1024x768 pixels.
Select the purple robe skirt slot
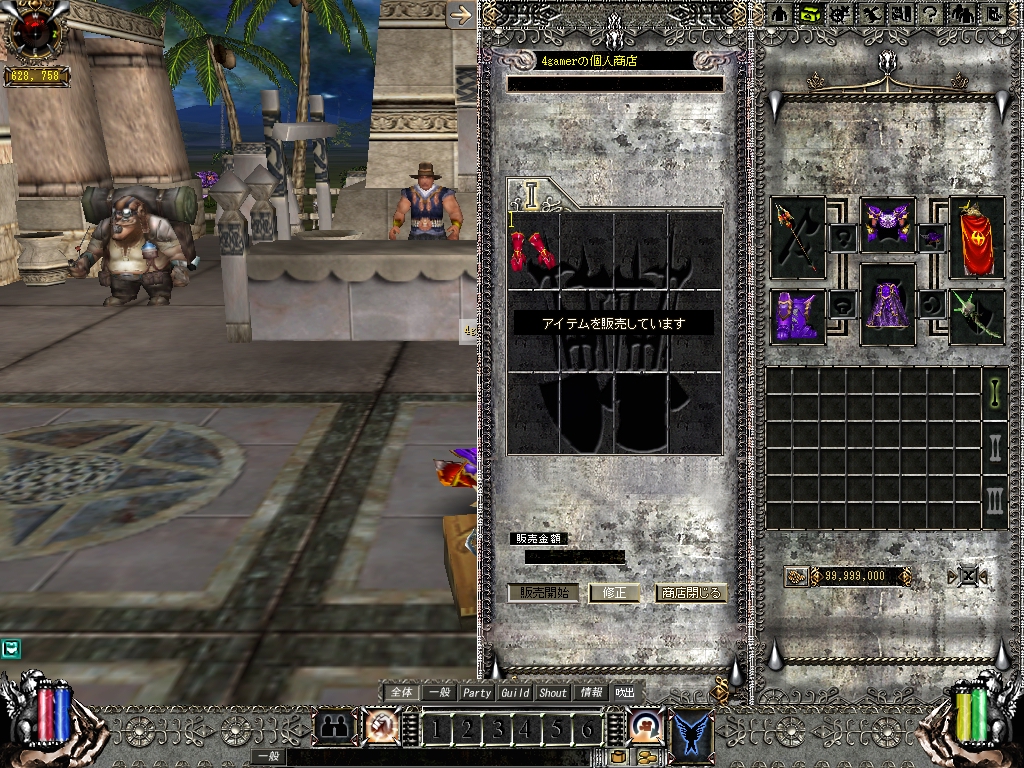(887, 306)
